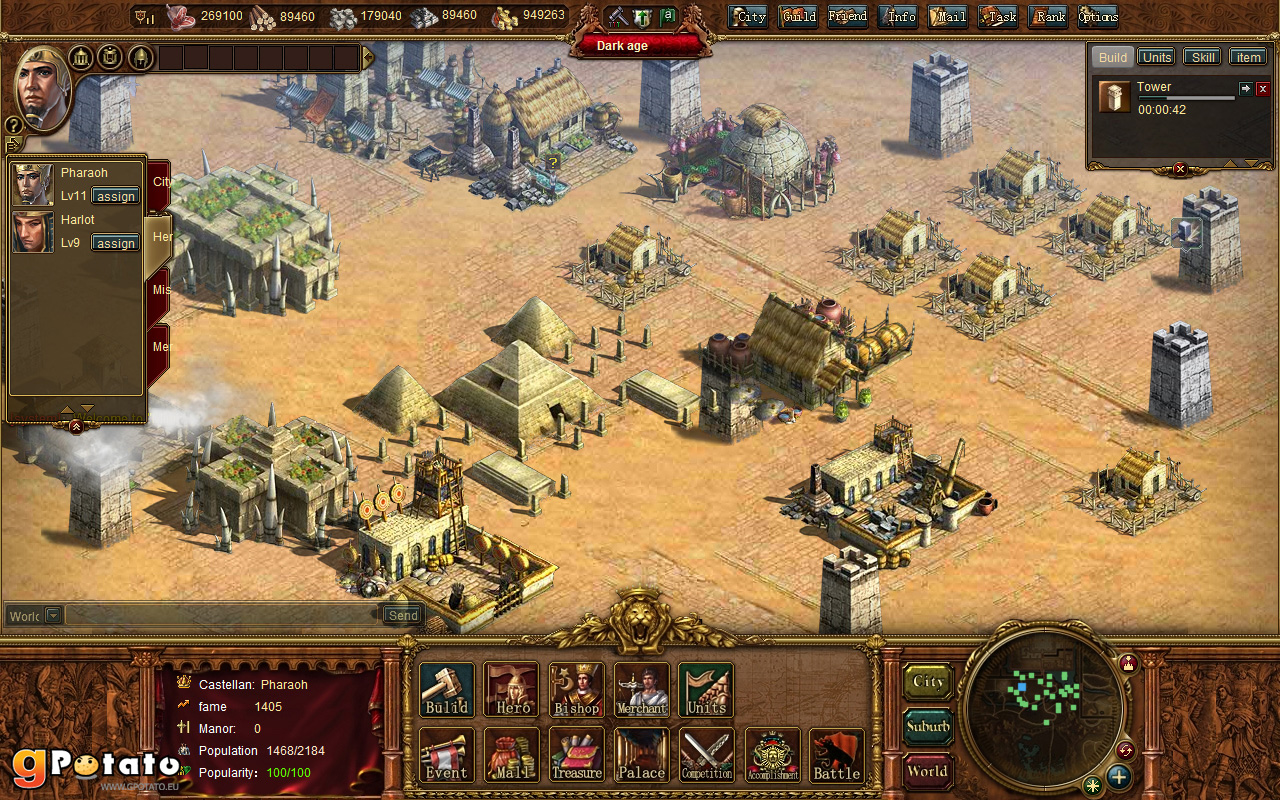Open the Mail menu in the top bar
Screen dimensions: 1280x800
coord(948,16)
